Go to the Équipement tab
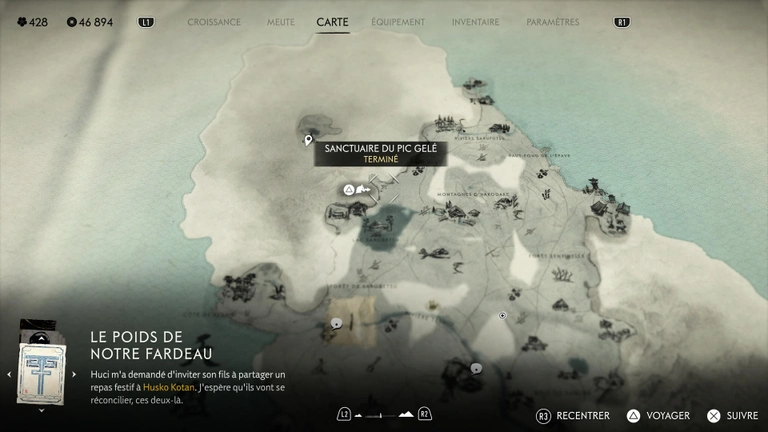This screenshot has height=432, width=768. coord(398,22)
